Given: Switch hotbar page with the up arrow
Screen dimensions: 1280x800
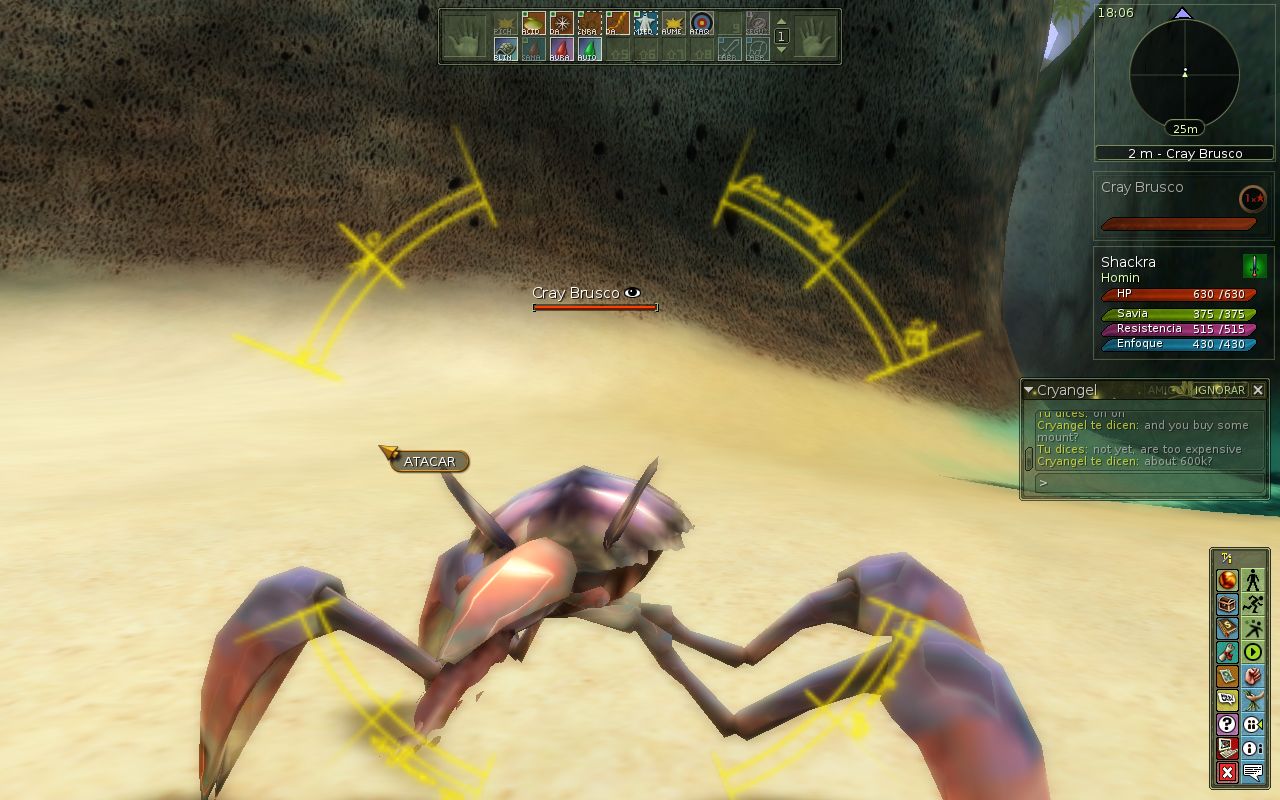Looking at the screenshot, I should (782, 22).
